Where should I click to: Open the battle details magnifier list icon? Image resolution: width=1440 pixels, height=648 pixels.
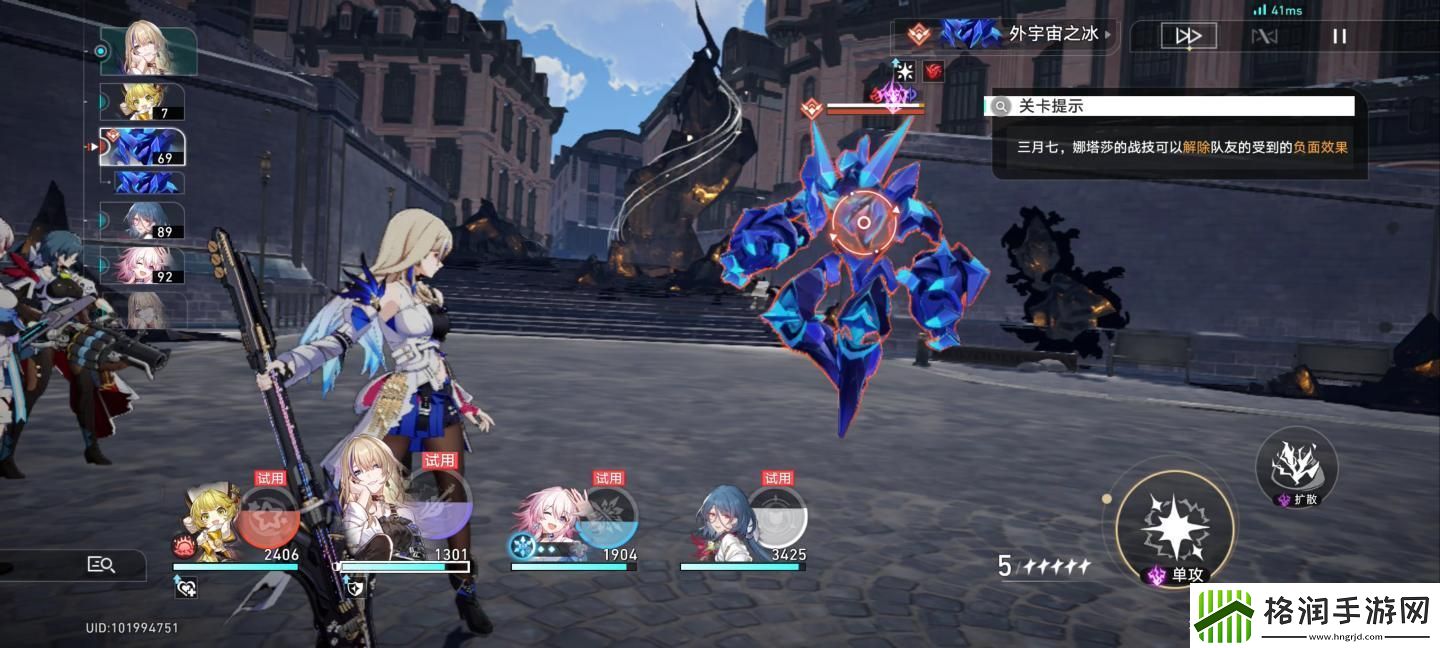[x=101, y=565]
